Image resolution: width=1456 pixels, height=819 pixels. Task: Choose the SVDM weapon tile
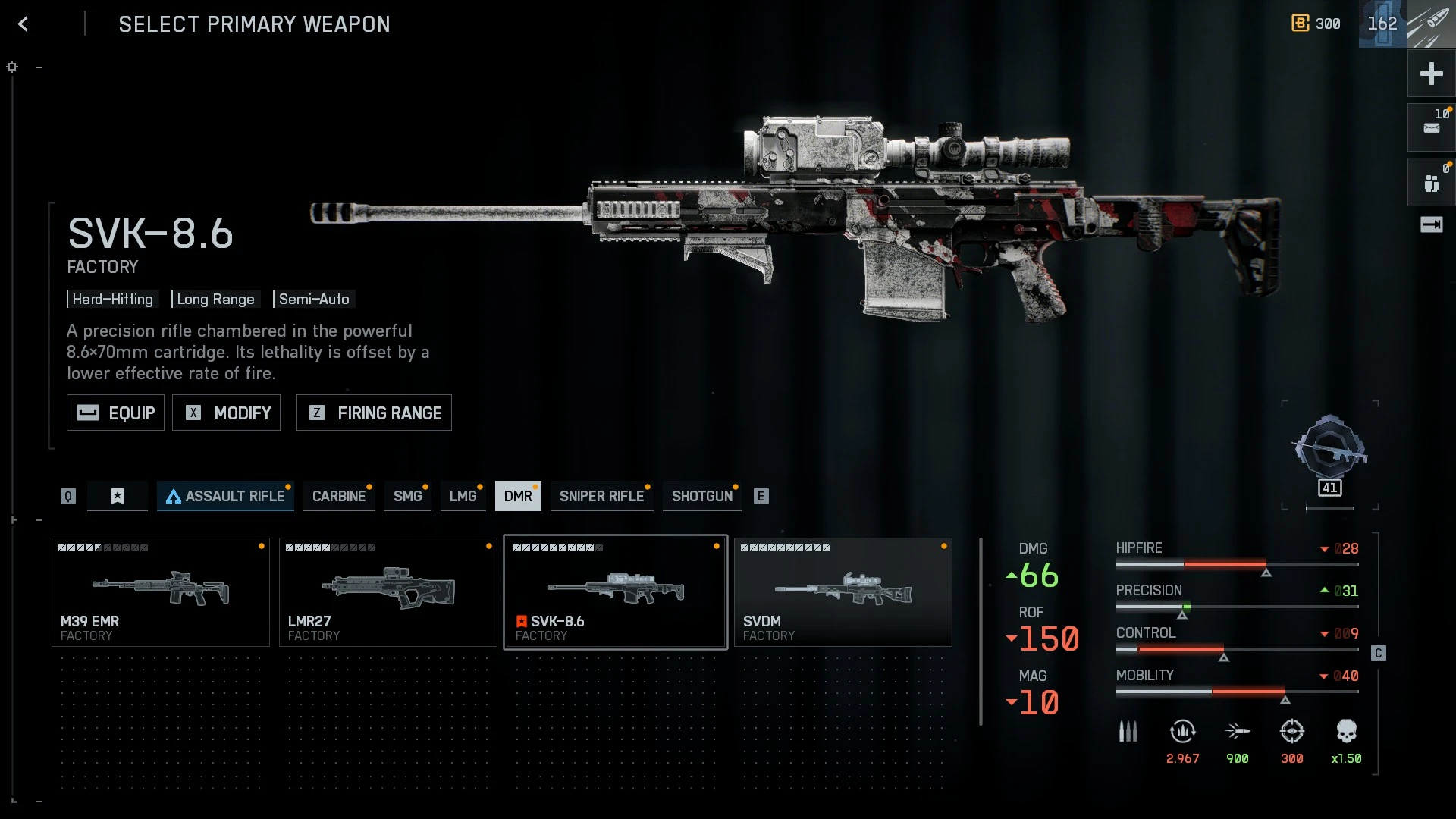click(843, 592)
